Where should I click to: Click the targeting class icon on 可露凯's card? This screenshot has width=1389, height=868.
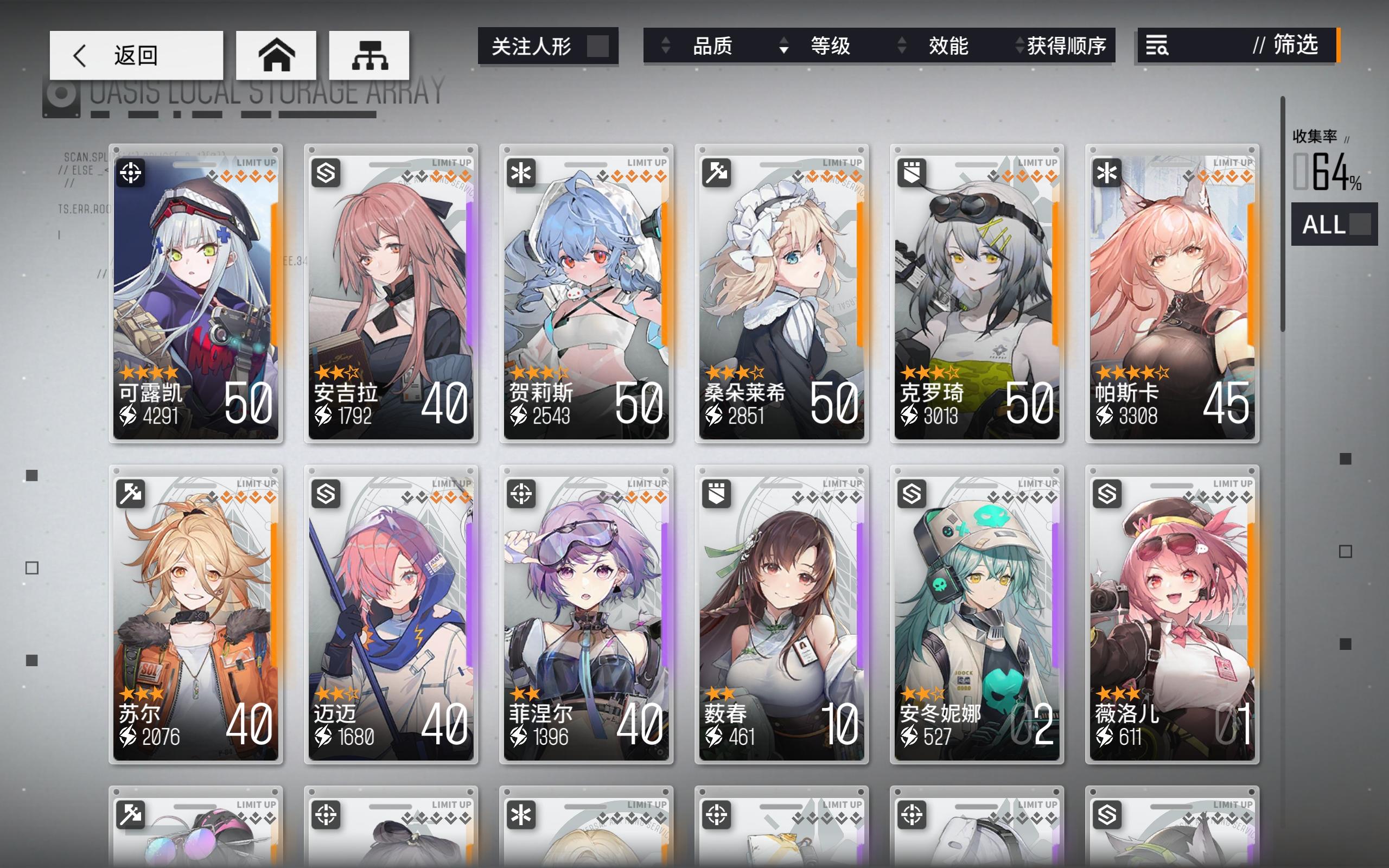[x=131, y=172]
